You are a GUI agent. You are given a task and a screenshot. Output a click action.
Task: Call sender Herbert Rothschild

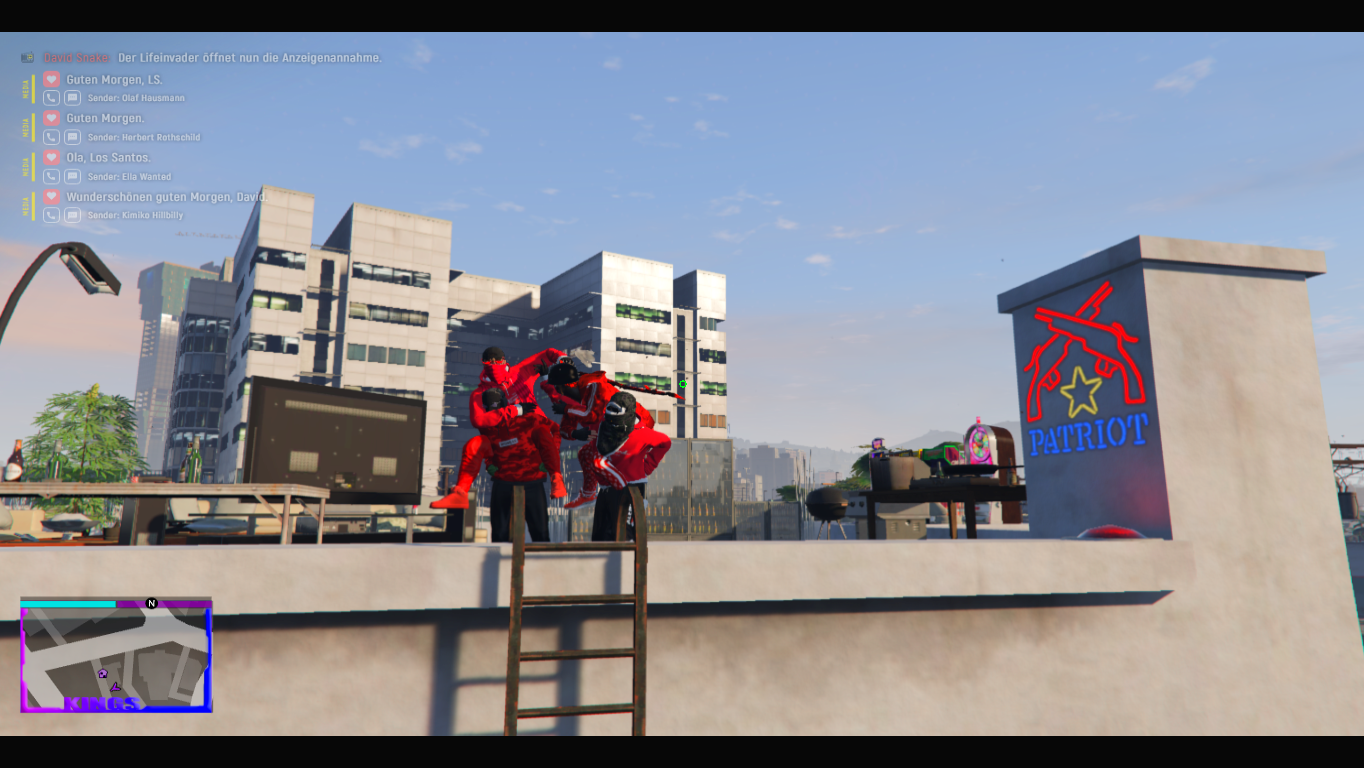[52, 137]
